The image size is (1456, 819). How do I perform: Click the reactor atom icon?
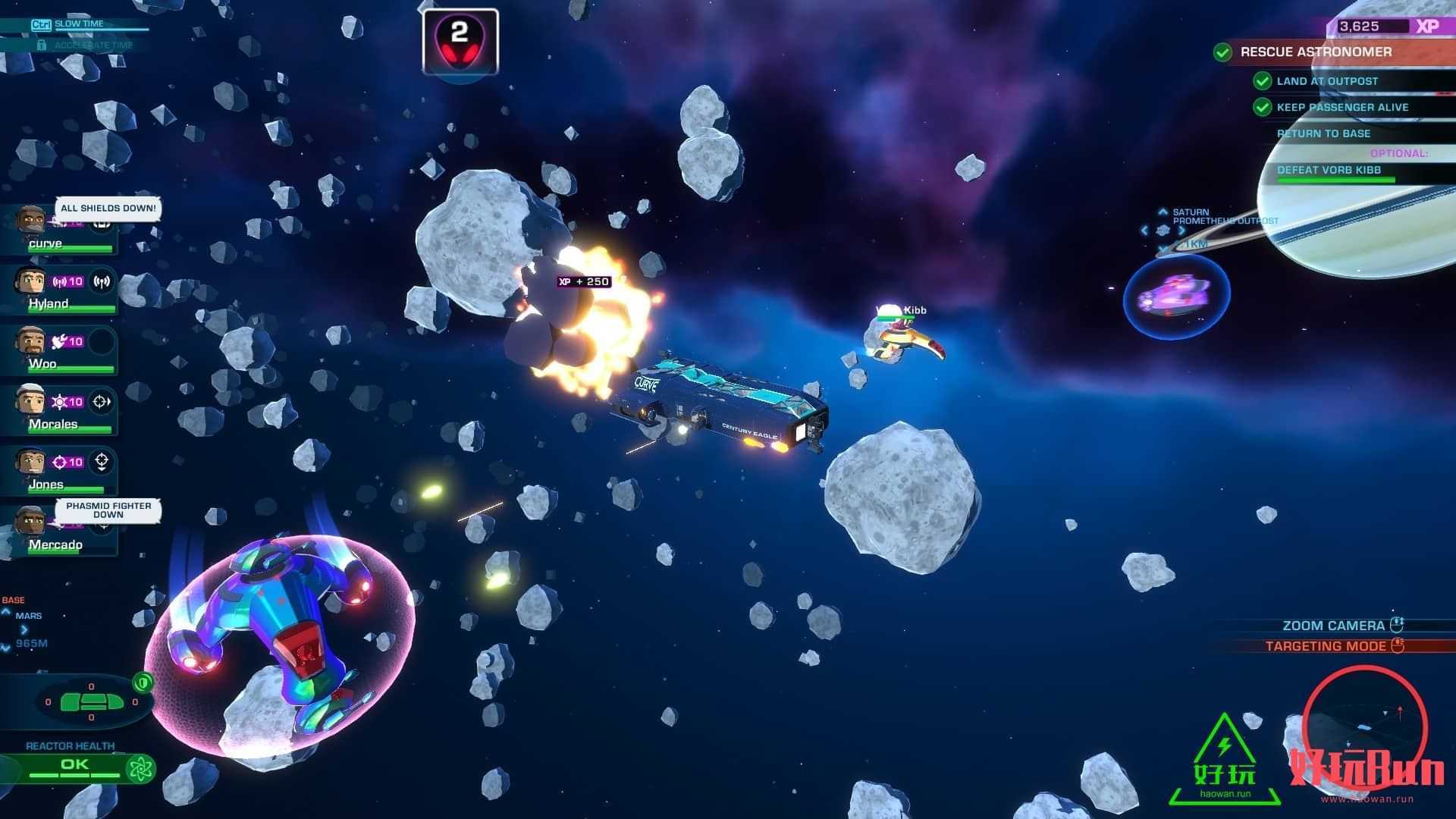(141, 769)
